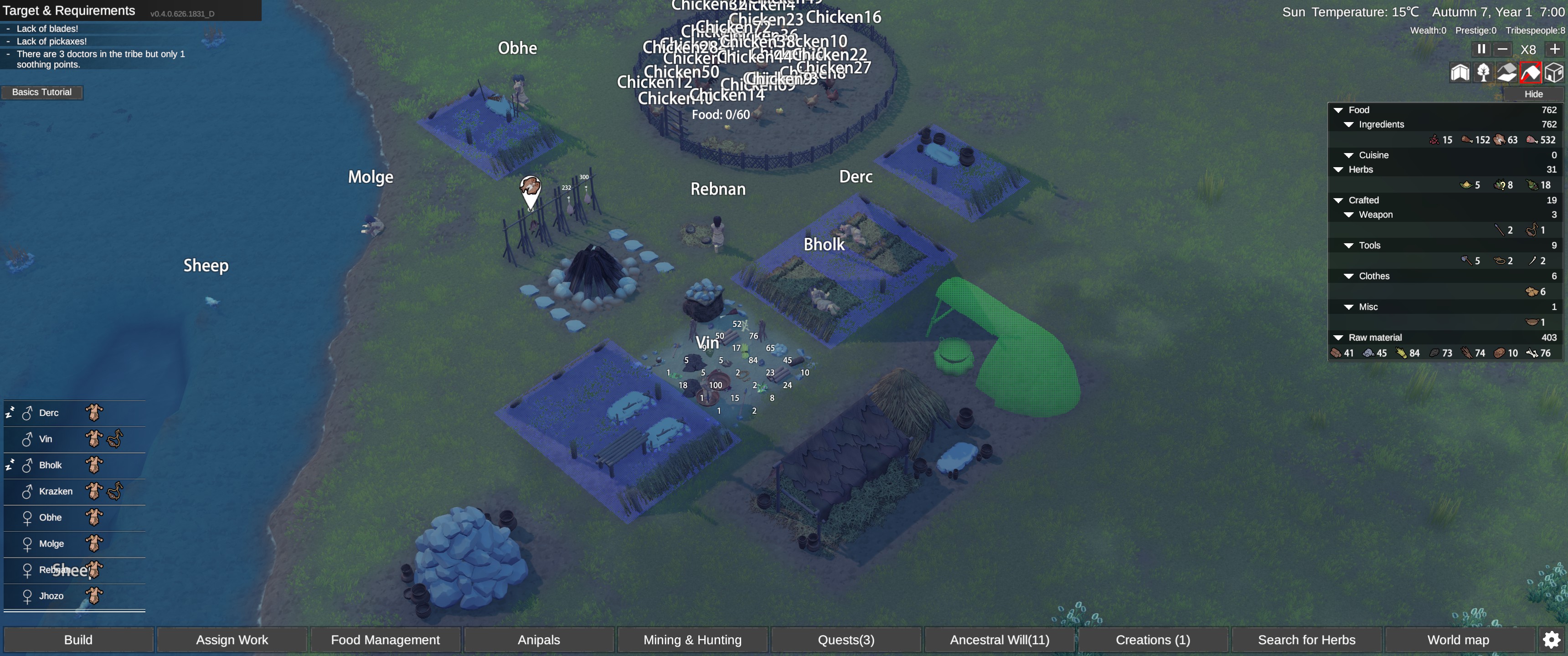Select tribesperson Krazken in the roster
Image resolution: width=1568 pixels, height=656 pixels.
coord(56,491)
